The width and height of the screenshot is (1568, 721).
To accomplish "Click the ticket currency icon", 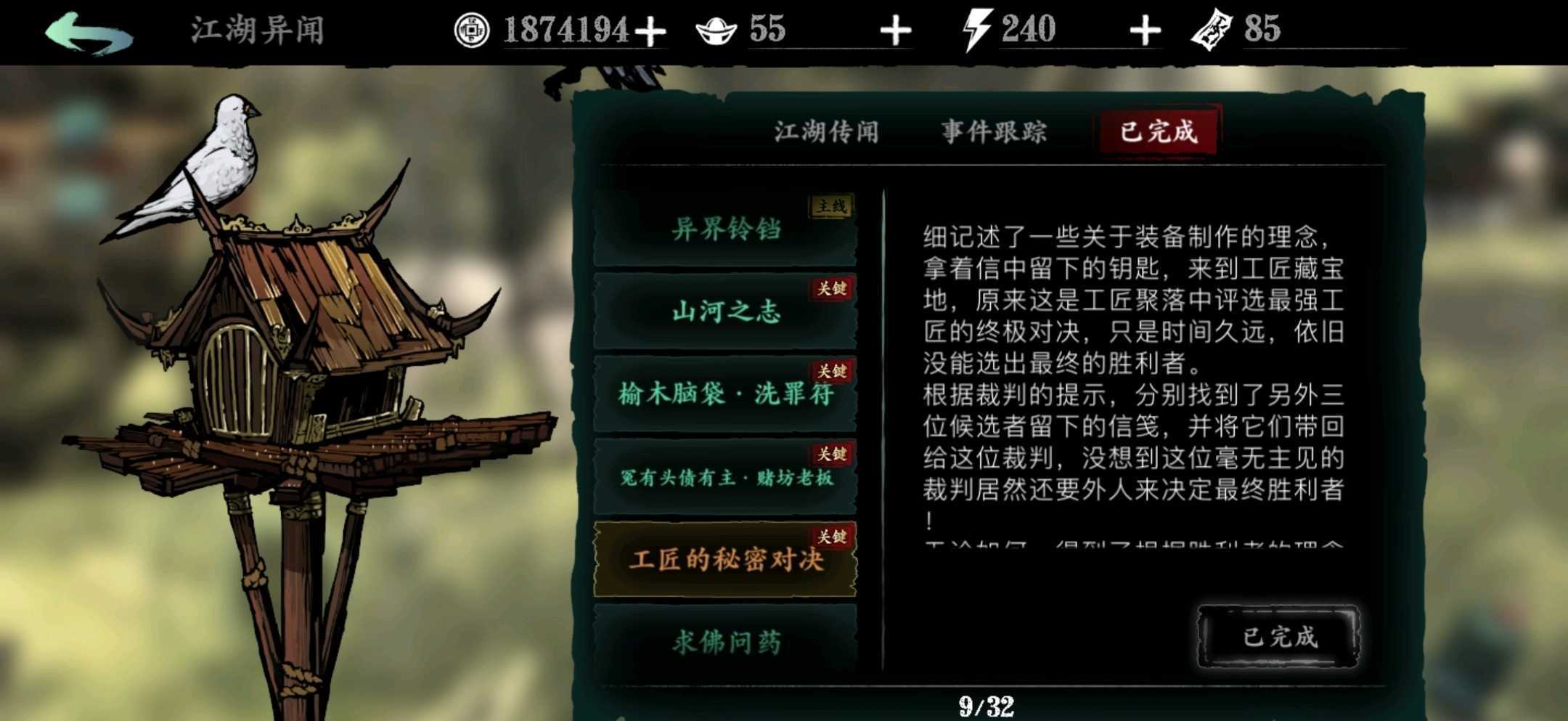I will click(1220, 29).
